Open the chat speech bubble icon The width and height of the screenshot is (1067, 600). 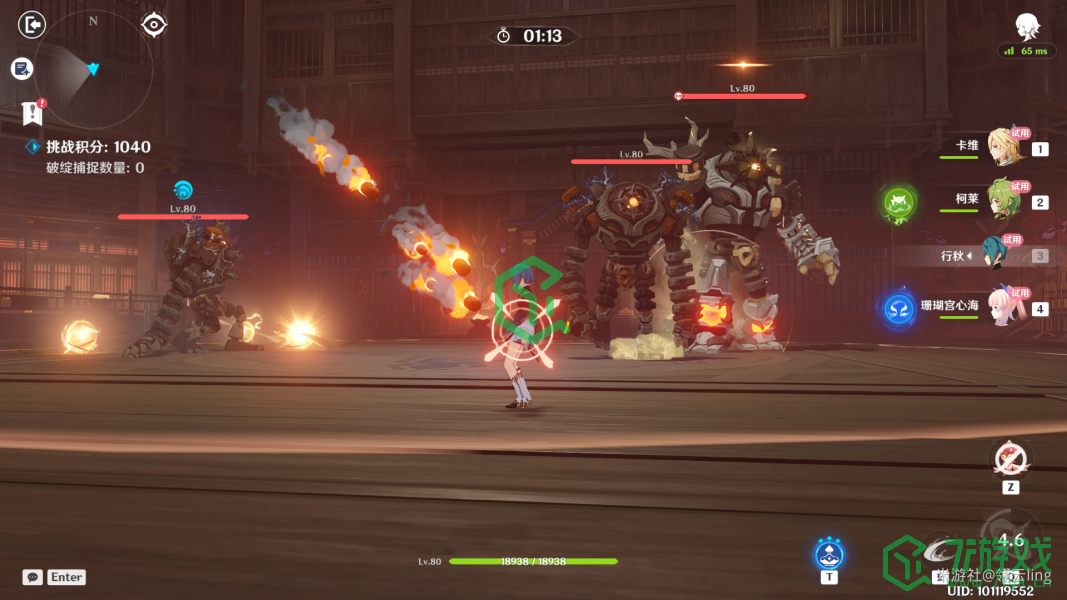point(33,577)
